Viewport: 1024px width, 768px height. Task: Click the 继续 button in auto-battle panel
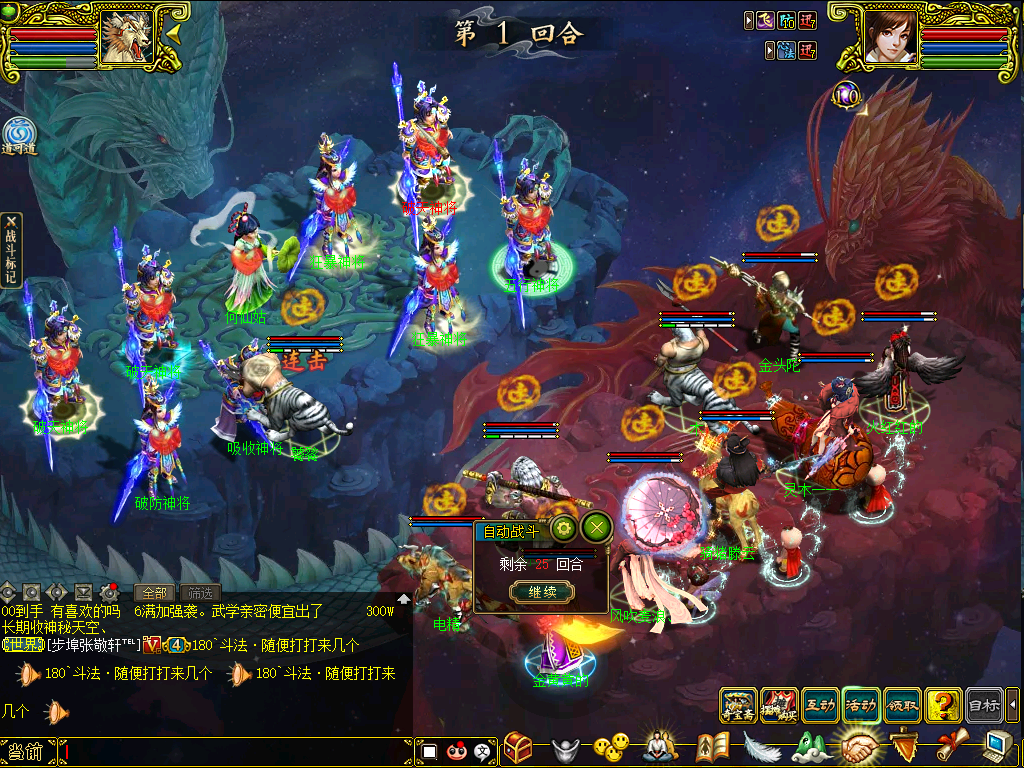[541, 592]
